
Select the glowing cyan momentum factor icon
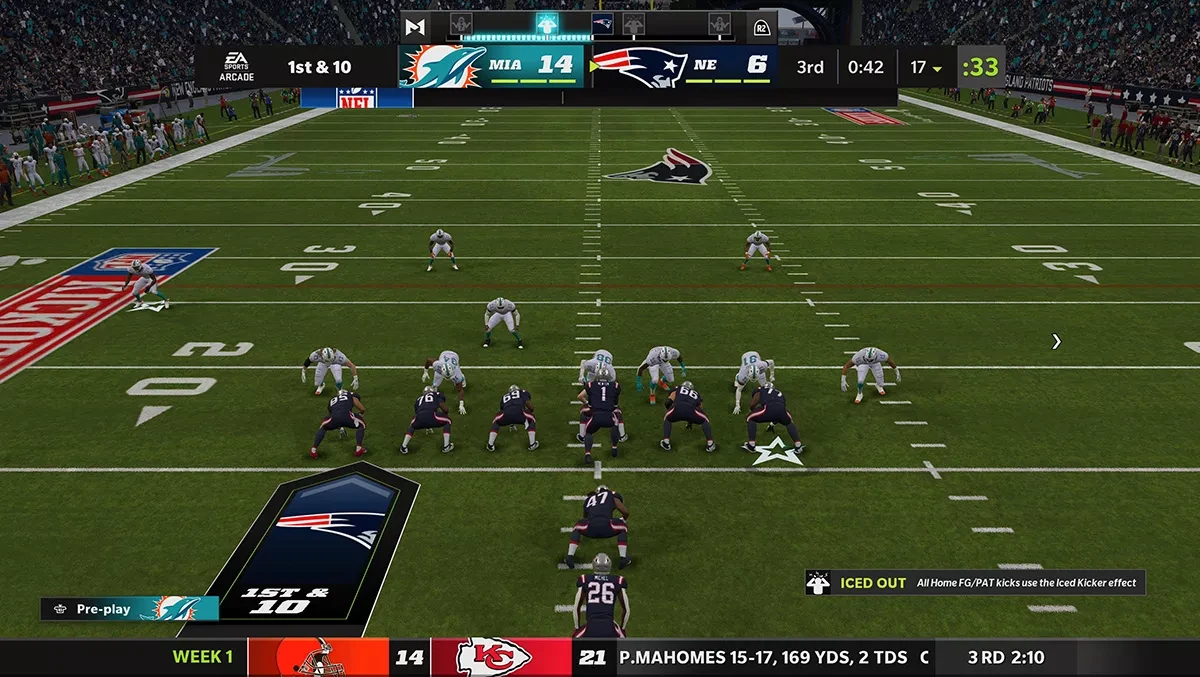[547, 23]
